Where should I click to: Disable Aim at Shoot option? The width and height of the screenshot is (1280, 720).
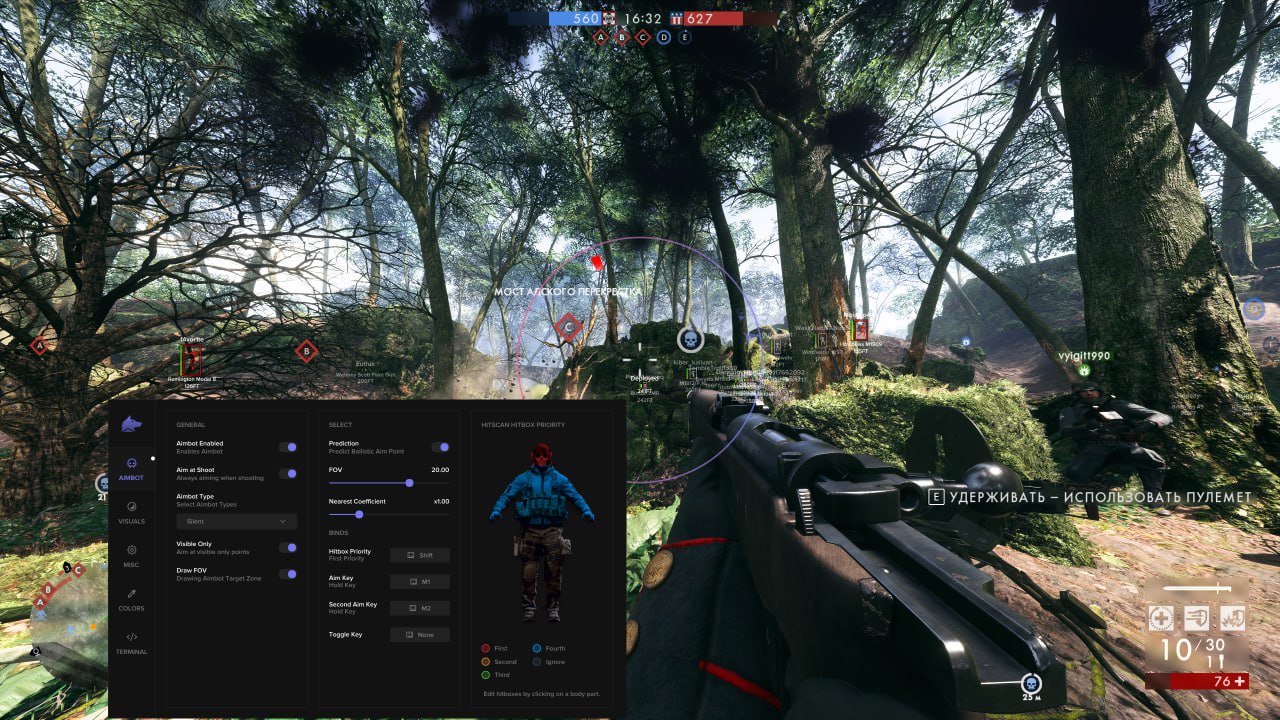tap(290, 474)
